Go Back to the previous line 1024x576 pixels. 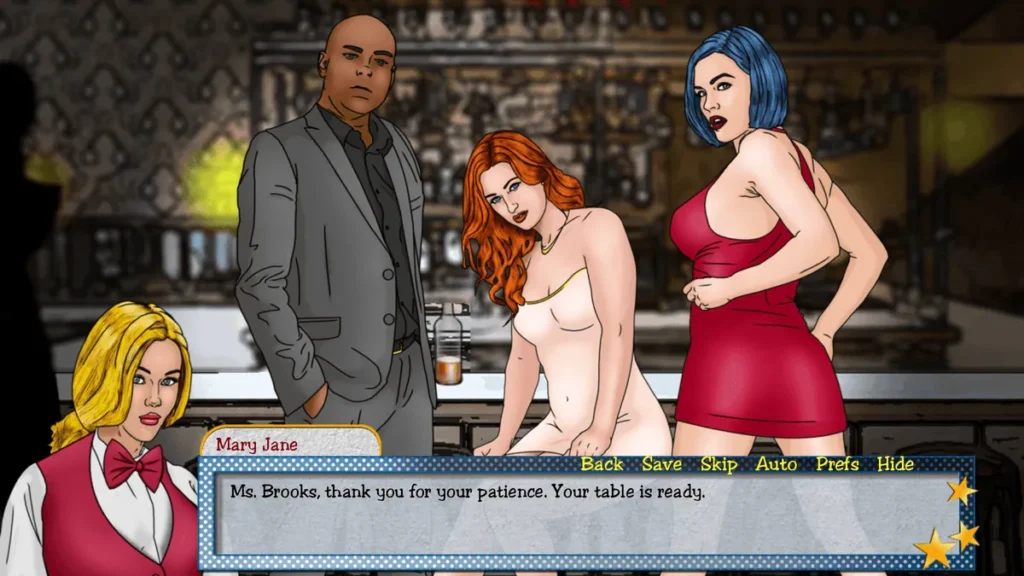tap(602, 464)
